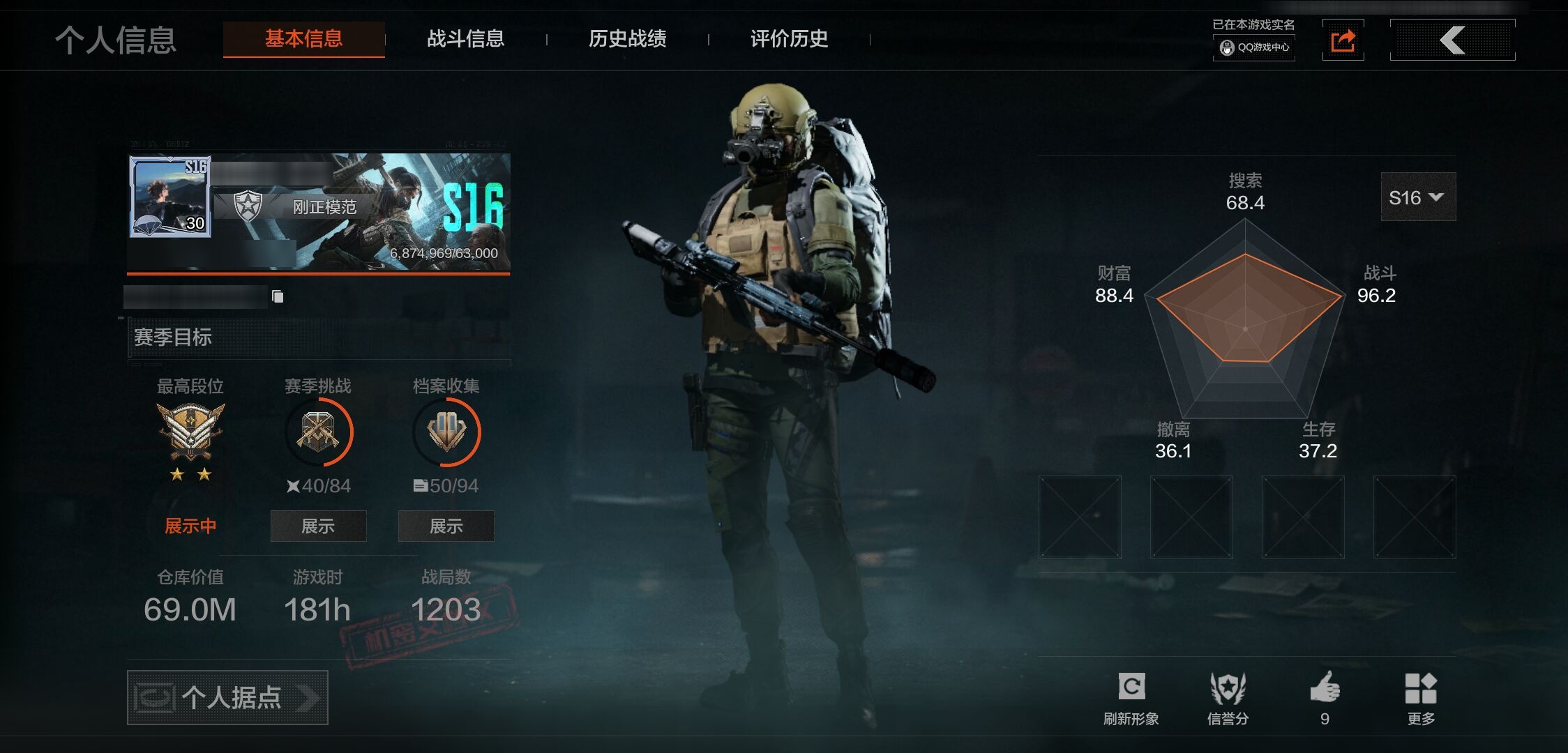The width and height of the screenshot is (1568, 753).
Task: Click the 赛季目标 header
Action: pos(173,337)
